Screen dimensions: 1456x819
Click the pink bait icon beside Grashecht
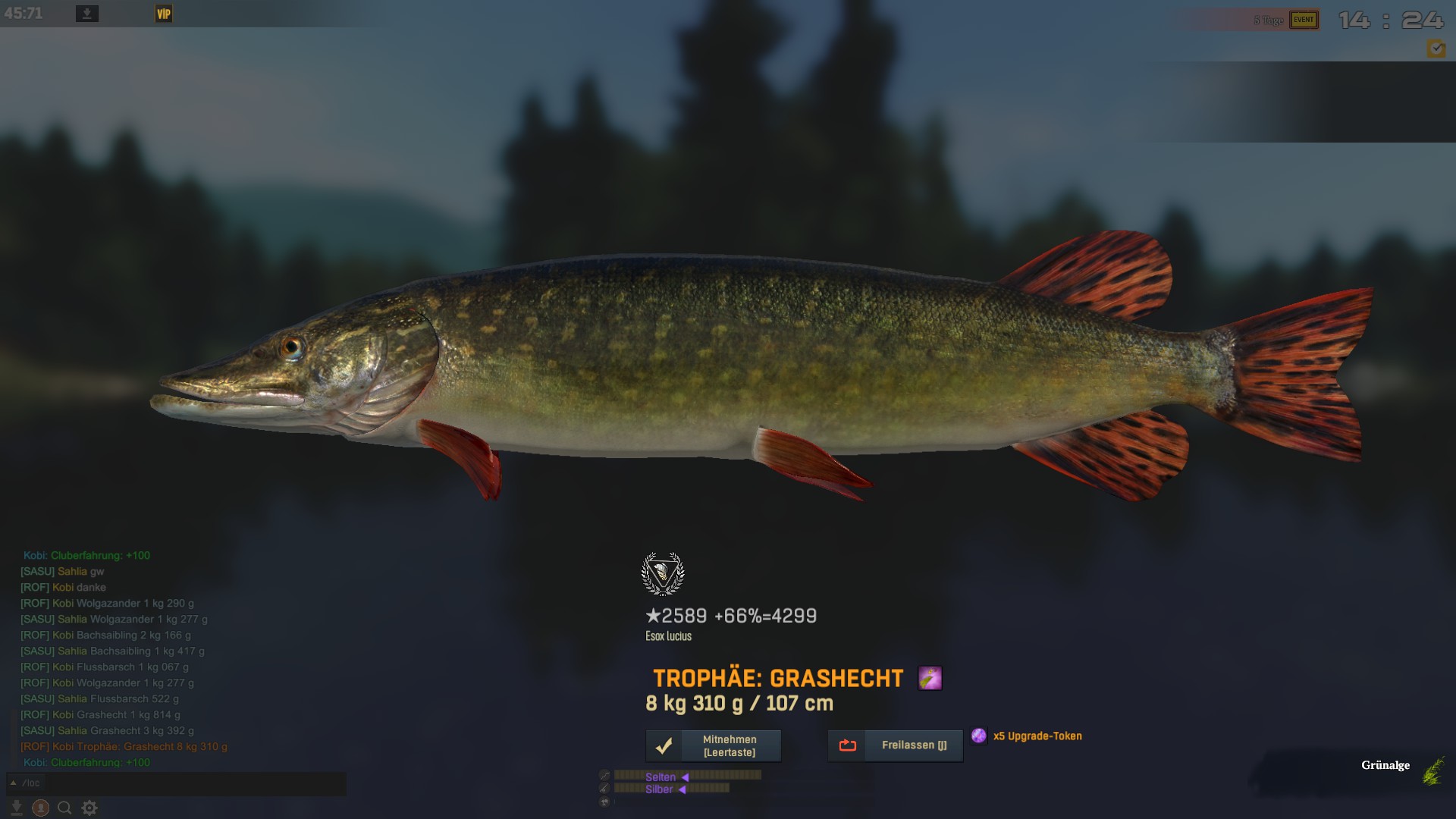tap(930, 678)
